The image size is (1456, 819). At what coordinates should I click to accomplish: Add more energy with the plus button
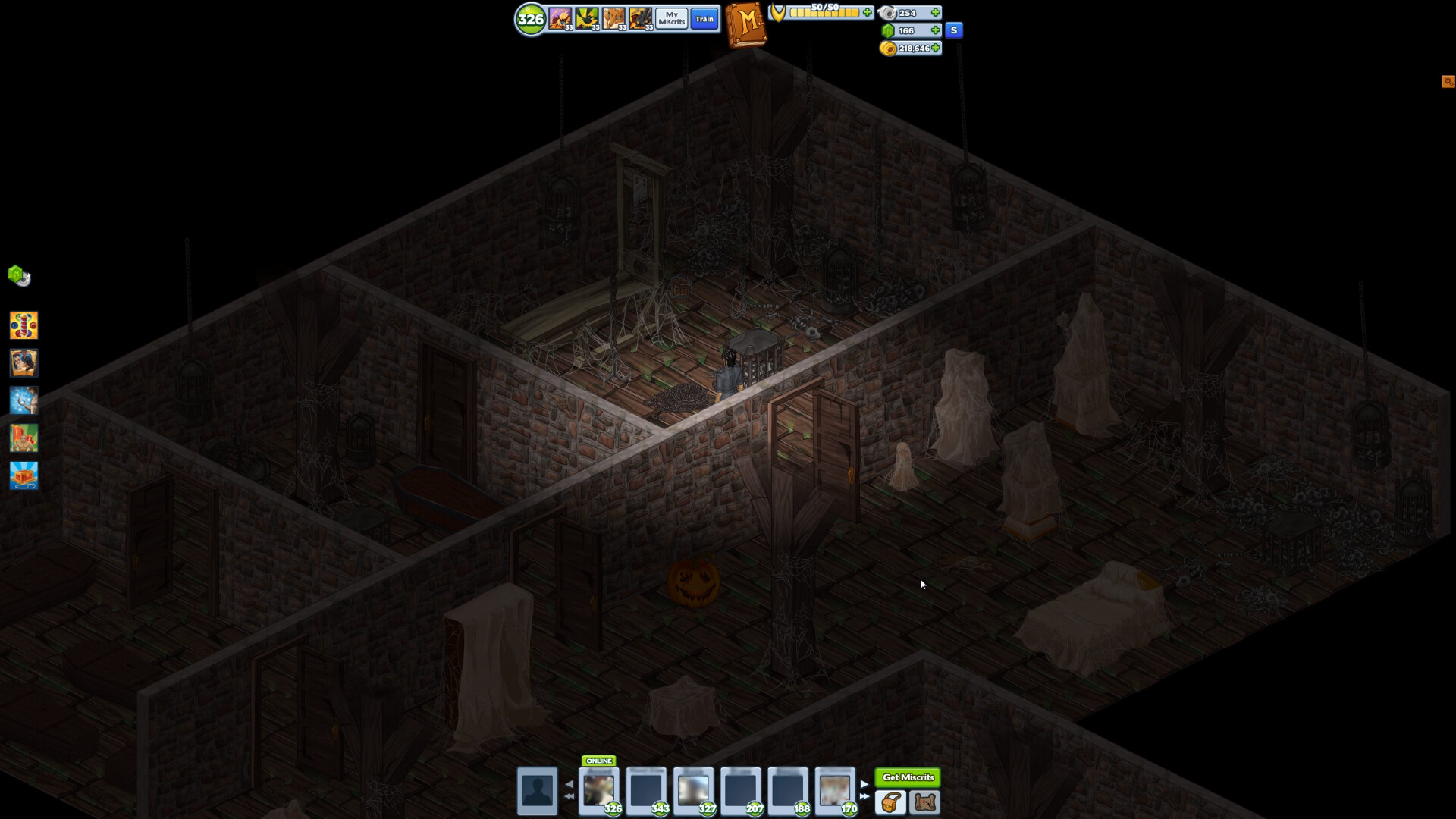coord(868,12)
